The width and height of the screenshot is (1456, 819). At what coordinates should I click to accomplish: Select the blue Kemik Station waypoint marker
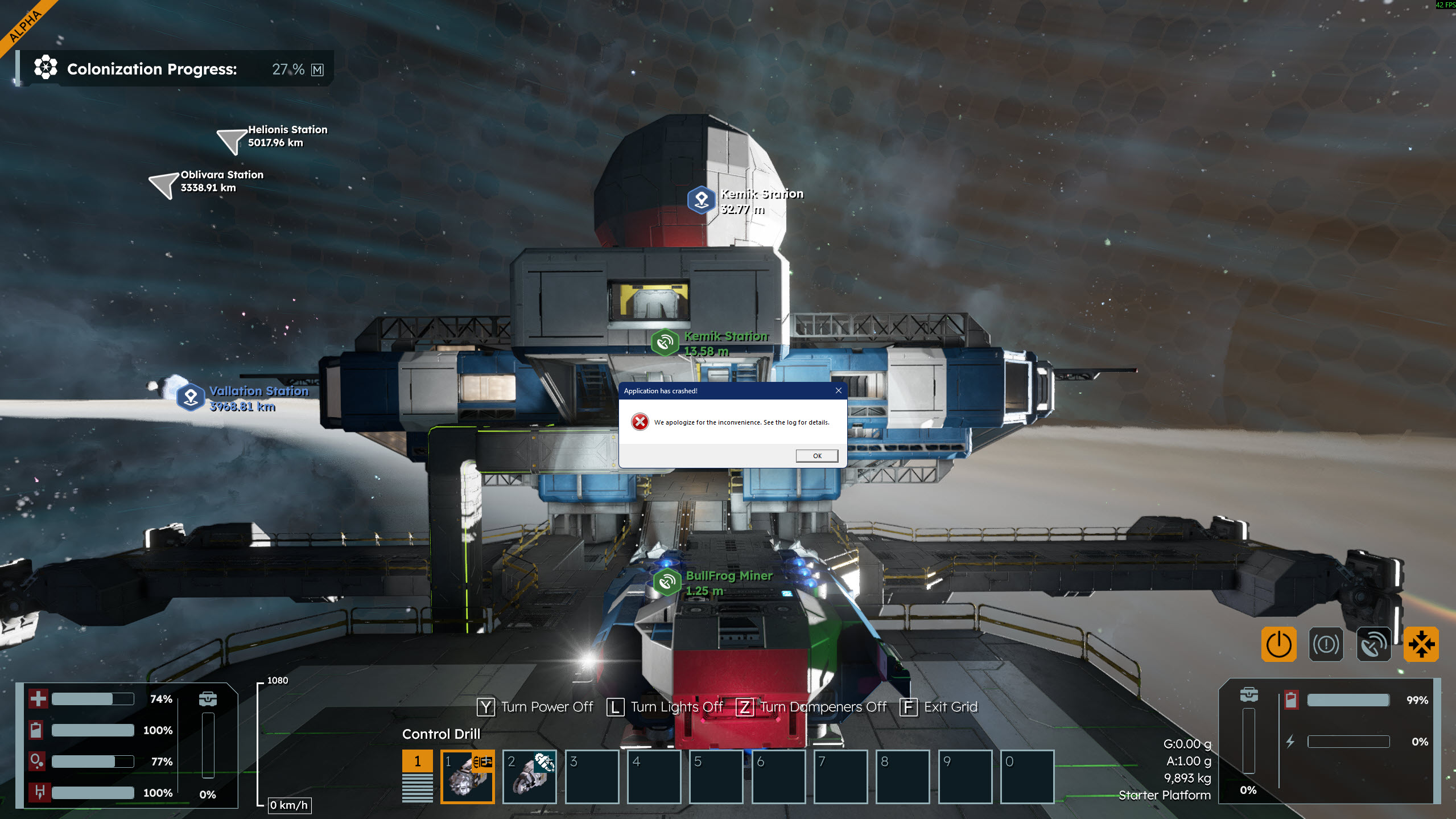(702, 200)
